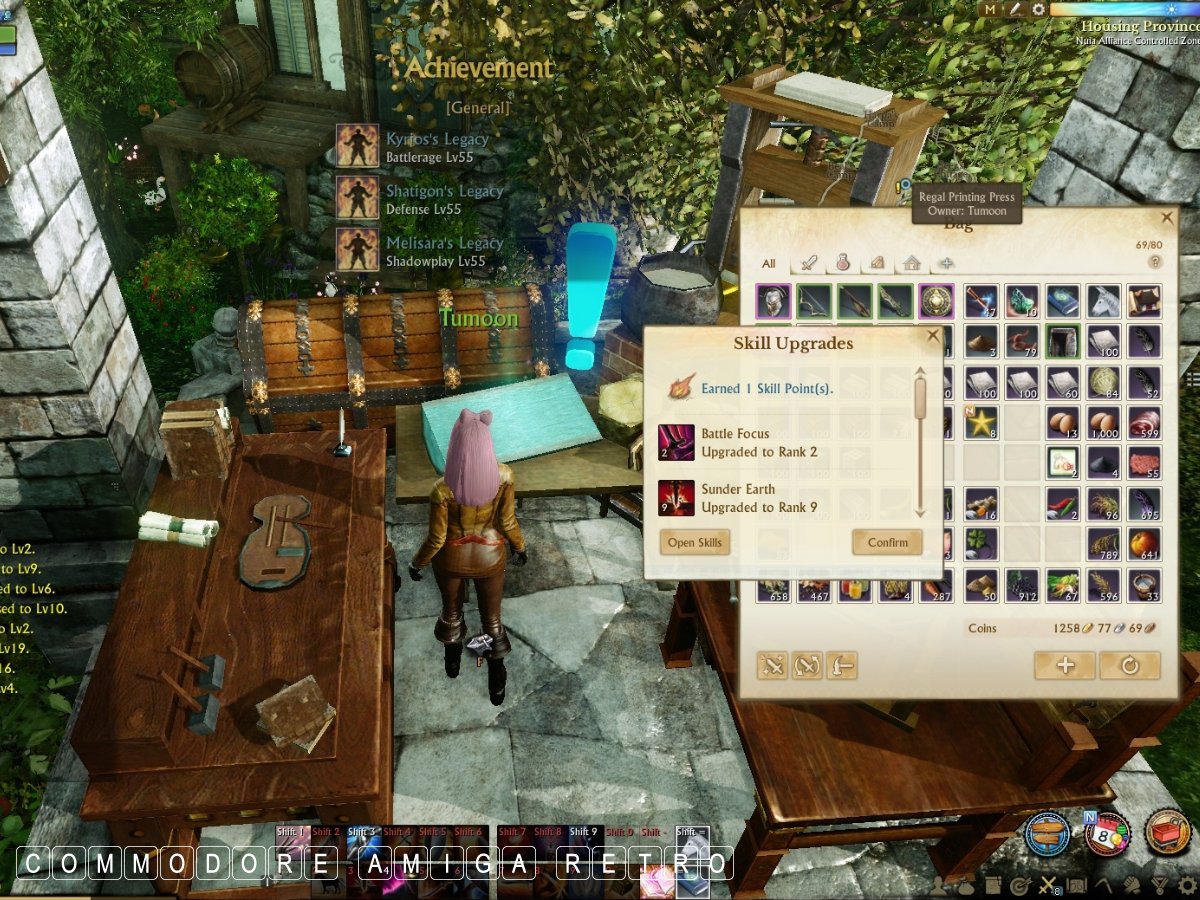Image resolution: width=1200 pixels, height=900 pixels.
Task: Close the Skill Upgrades window
Action: click(x=933, y=337)
